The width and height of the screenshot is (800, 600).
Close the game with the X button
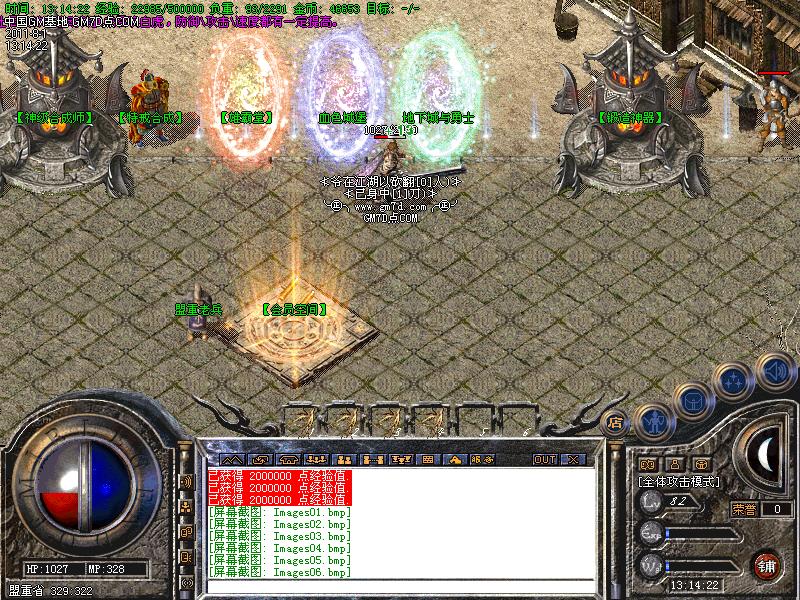click(572, 459)
